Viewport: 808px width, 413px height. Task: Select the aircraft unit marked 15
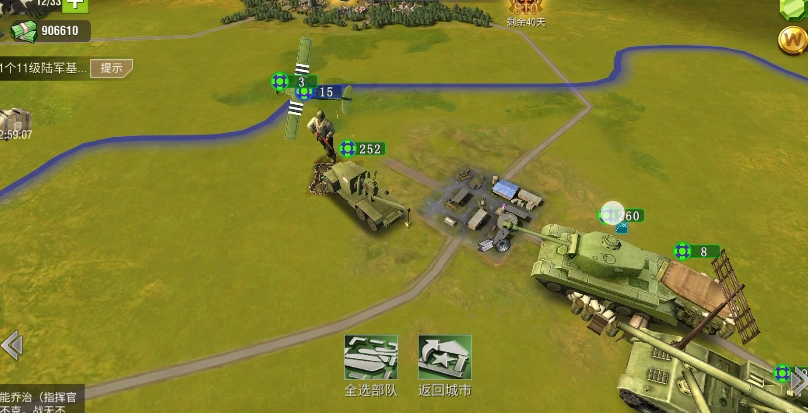(x=318, y=93)
